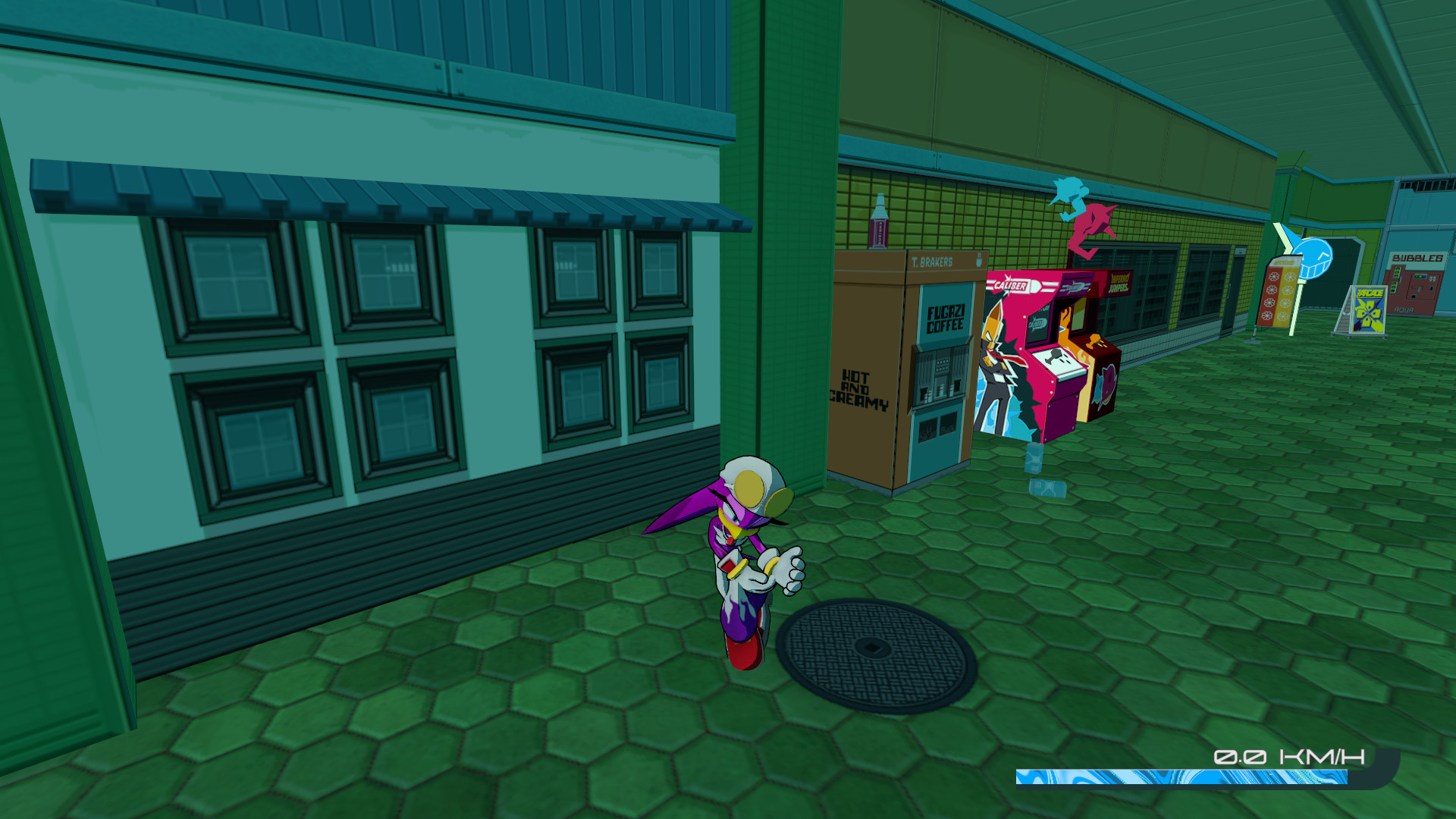
Task: Click the Arcade cross logo on the sandwich board
Action: 1368,312
